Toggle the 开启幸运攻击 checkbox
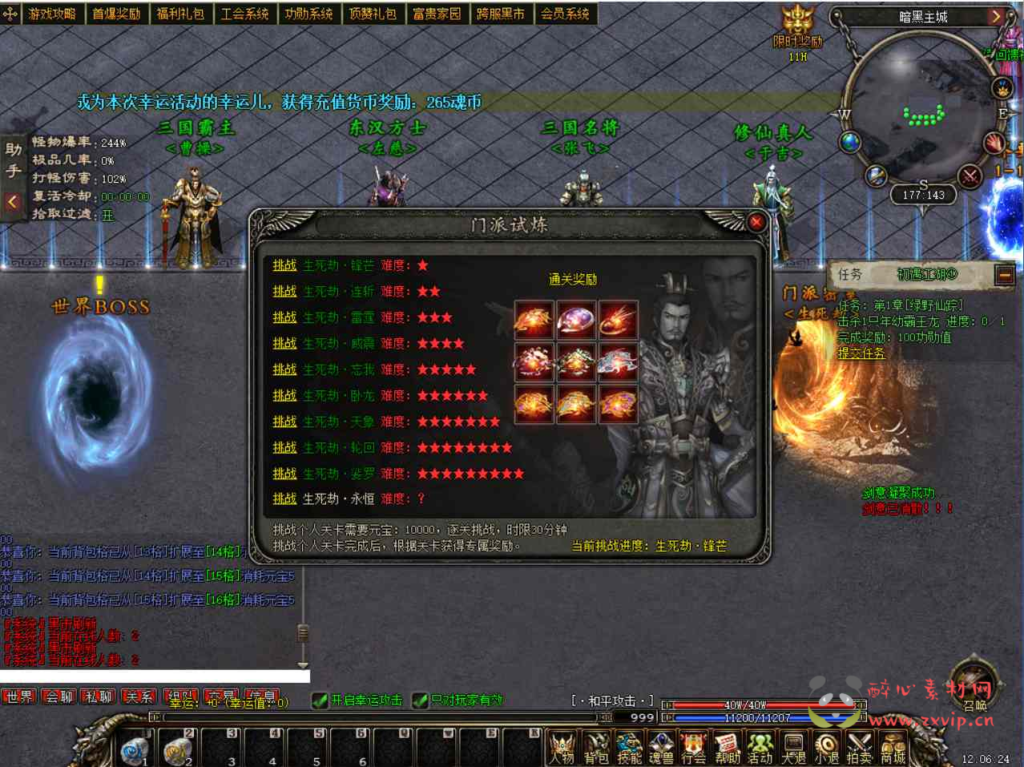The width and height of the screenshot is (1024, 767). click(320, 700)
